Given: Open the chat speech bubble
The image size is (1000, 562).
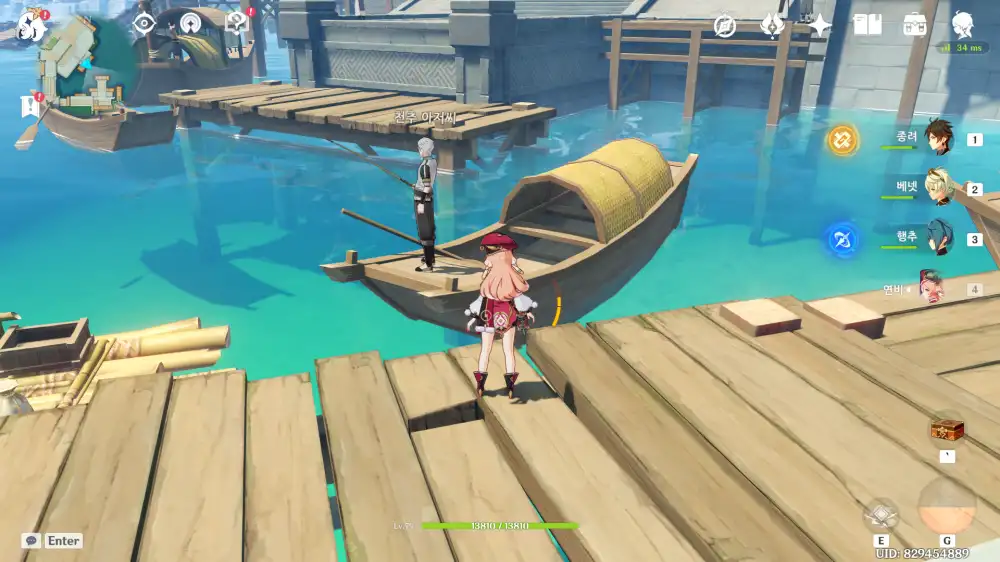Looking at the screenshot, I should click(32, 541).
